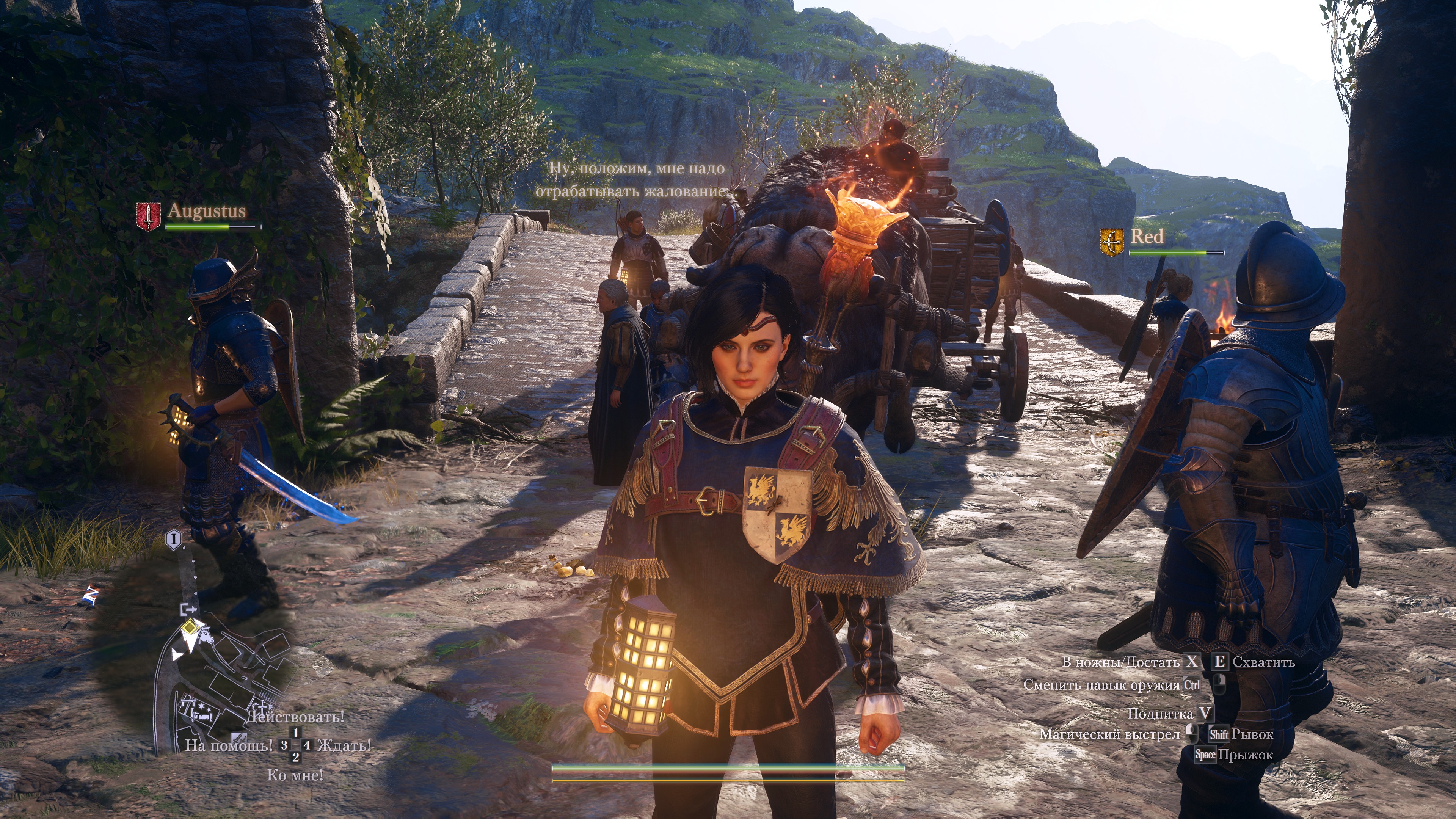Image resolution: width=1456 pixels, height=819 pixels.
Task: Select Red's yellow archer vocation icon
Action: 1111,243
